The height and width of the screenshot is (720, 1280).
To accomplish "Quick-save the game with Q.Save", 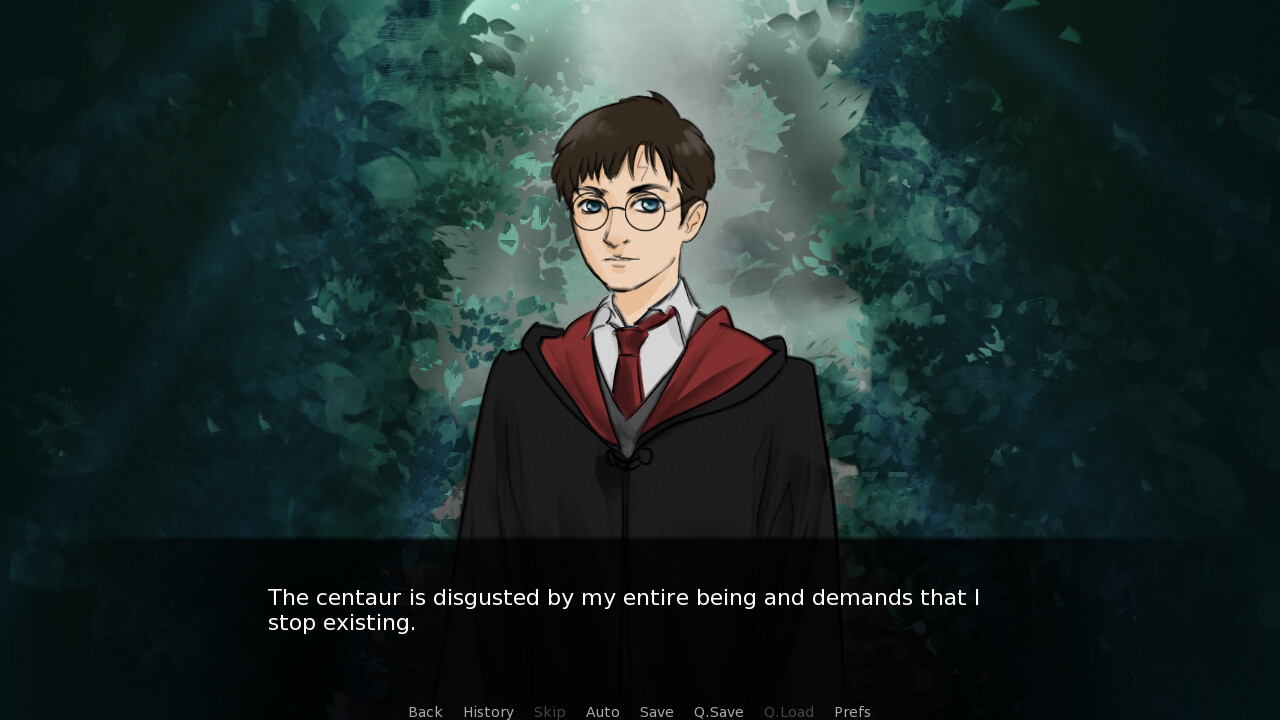I will 718,711.
